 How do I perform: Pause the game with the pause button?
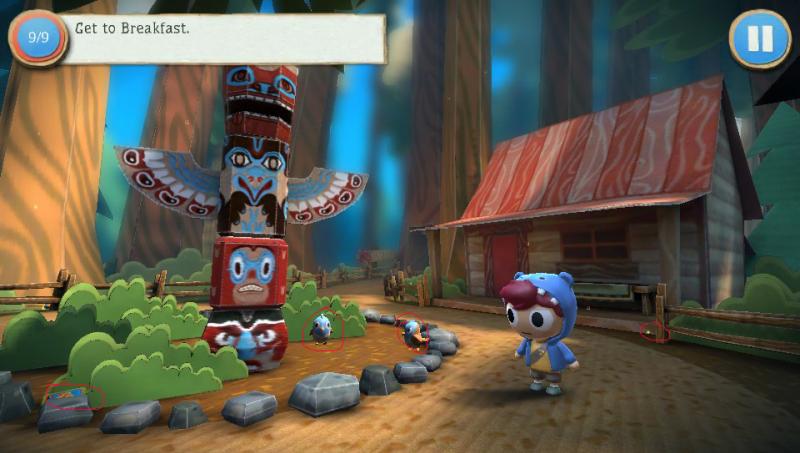coord(759,39)
